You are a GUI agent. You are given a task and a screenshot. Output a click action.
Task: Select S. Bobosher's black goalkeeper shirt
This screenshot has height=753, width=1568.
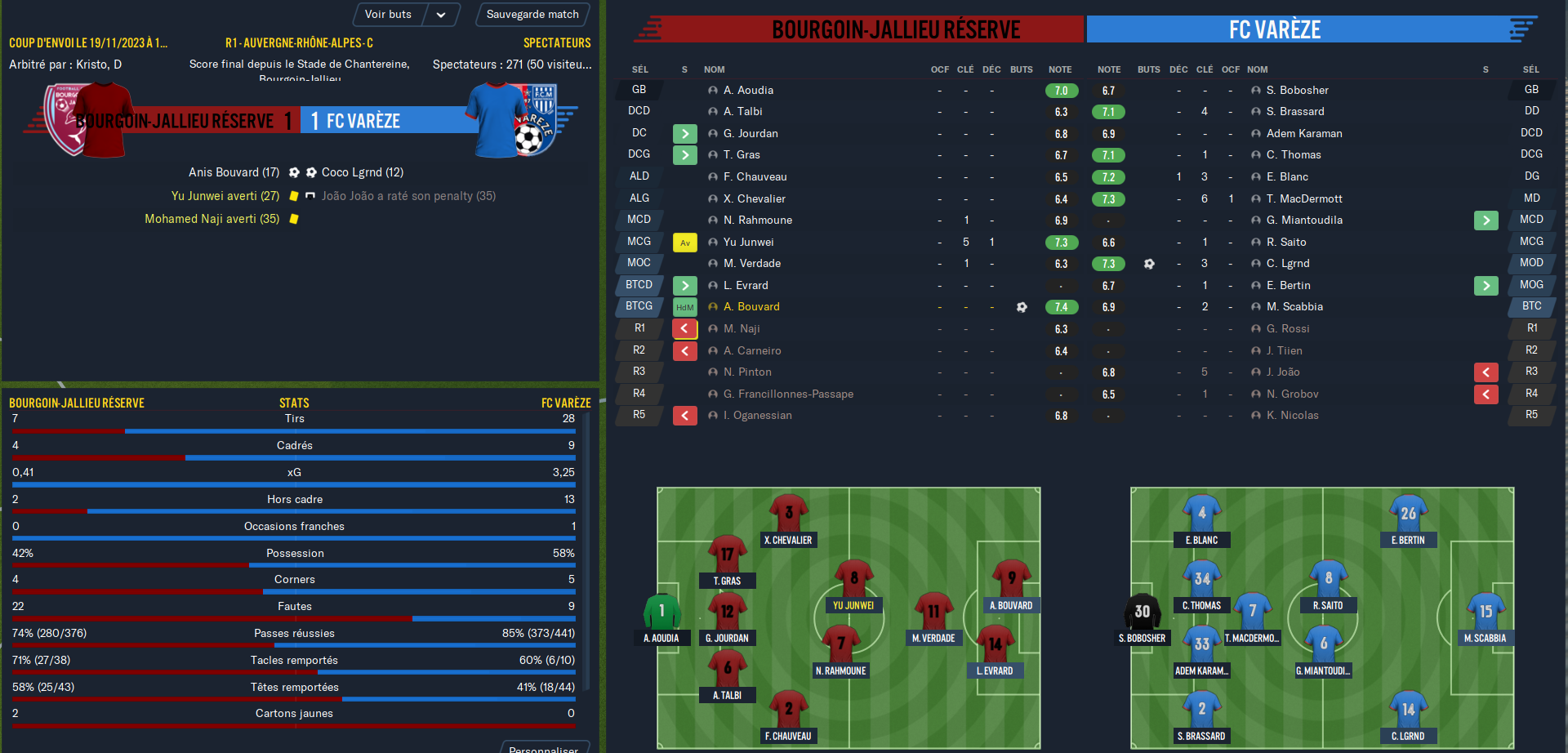tap(1142, 611)
